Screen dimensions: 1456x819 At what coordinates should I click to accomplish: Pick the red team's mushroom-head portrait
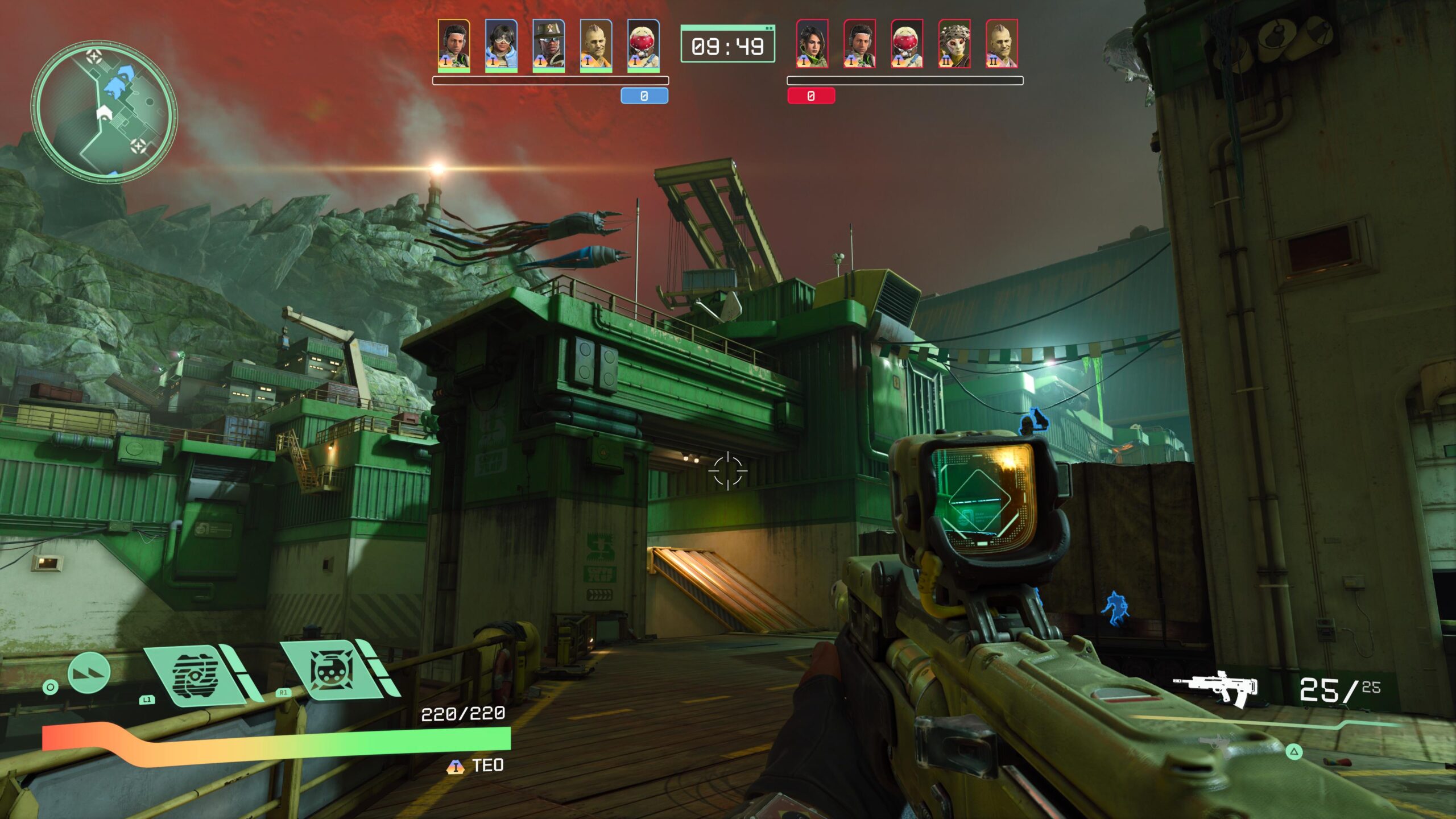907,44
